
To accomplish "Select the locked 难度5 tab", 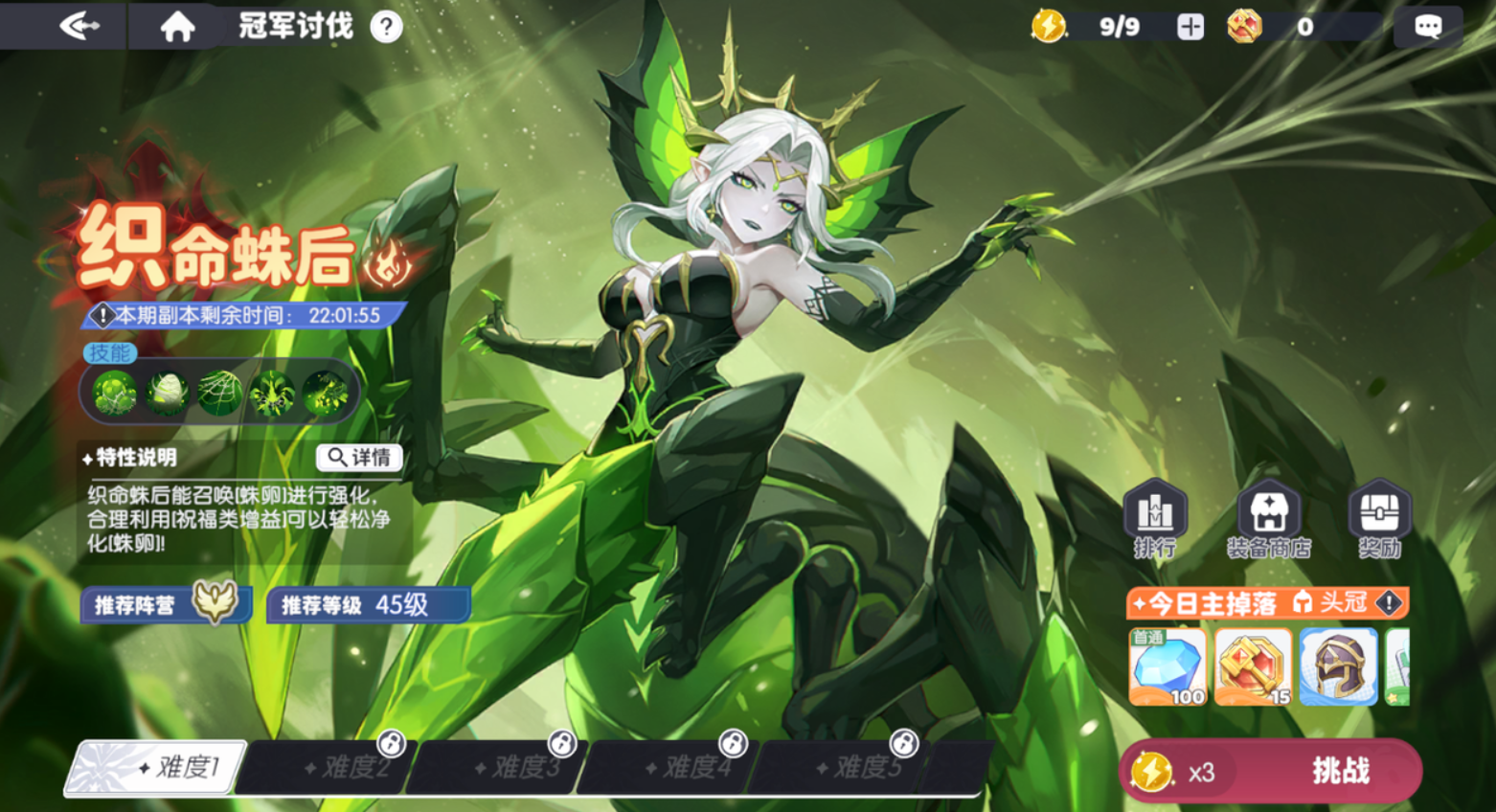I will coord(843,767).
